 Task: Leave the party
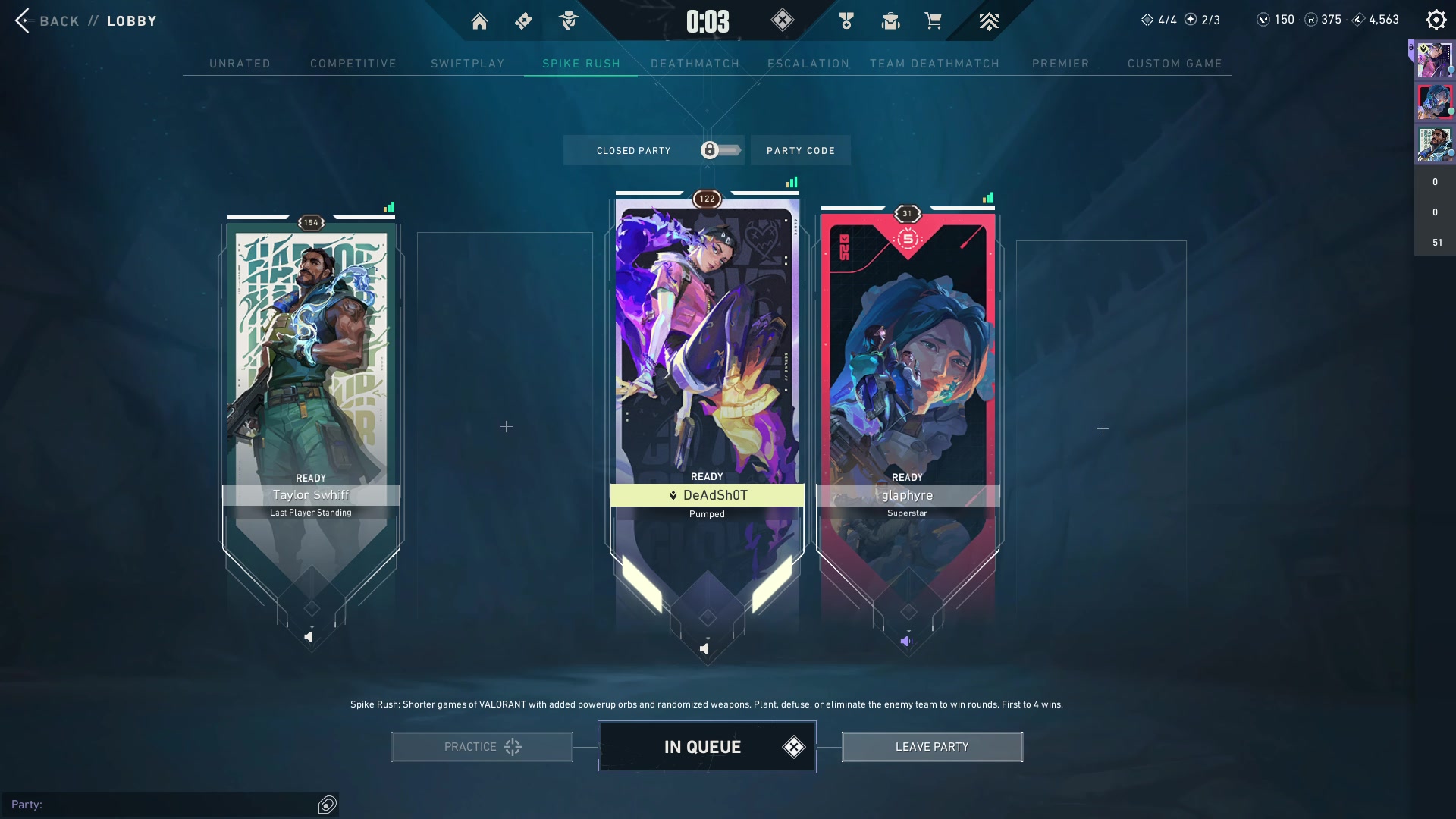(x=932, y=747)
